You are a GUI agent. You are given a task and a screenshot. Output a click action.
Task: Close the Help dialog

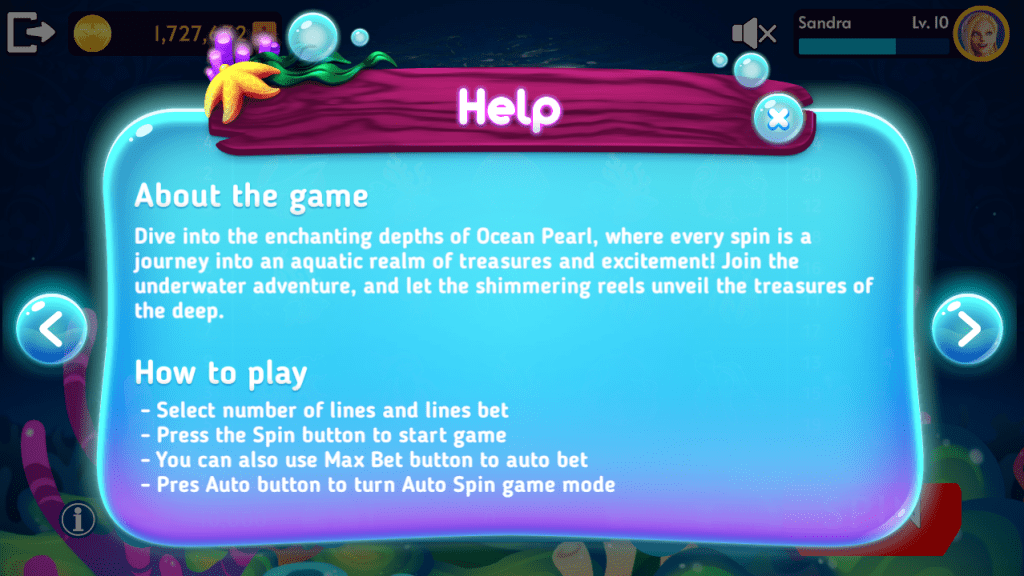[x=777, y=119]
